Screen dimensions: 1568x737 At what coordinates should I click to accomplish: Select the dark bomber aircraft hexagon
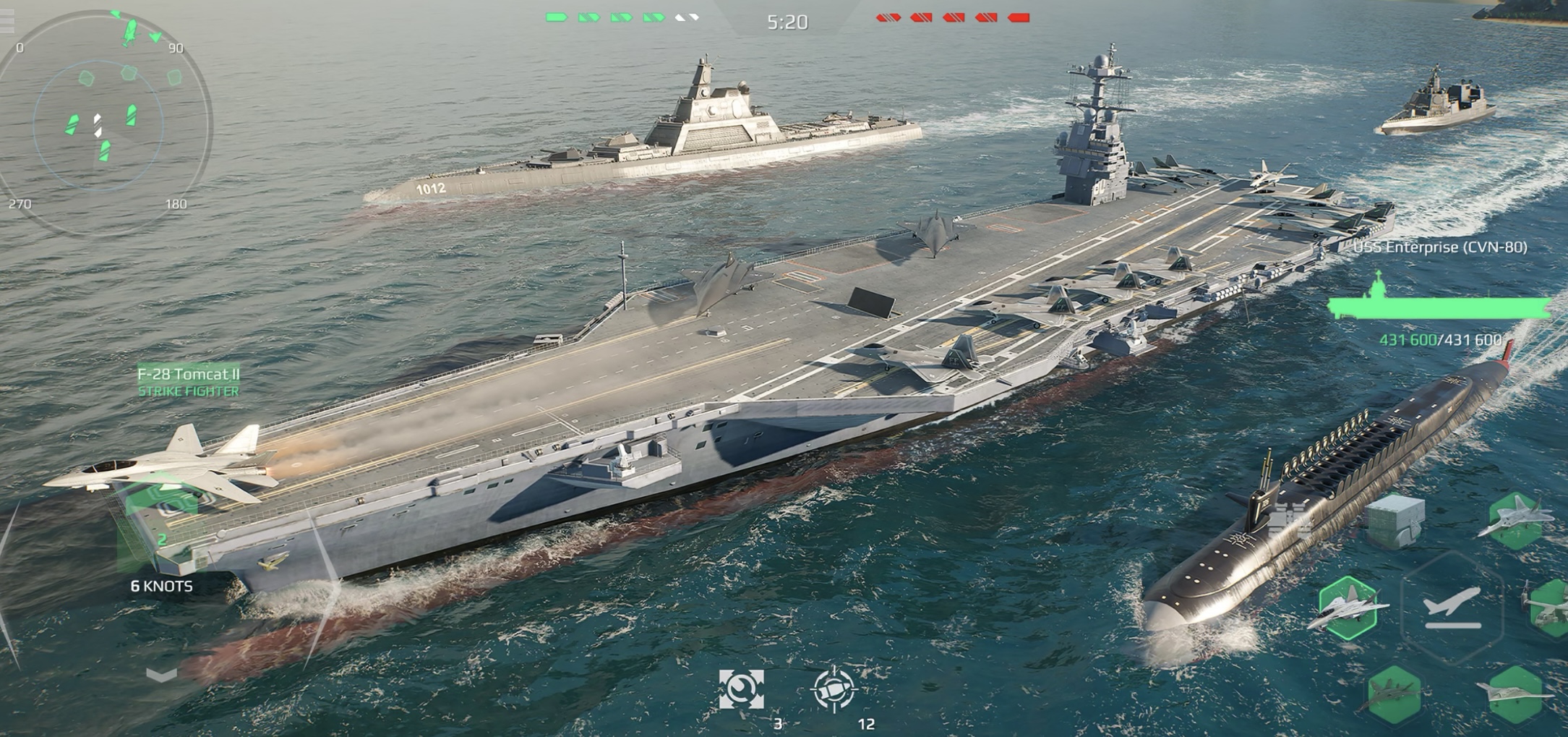pos(1392,694)
